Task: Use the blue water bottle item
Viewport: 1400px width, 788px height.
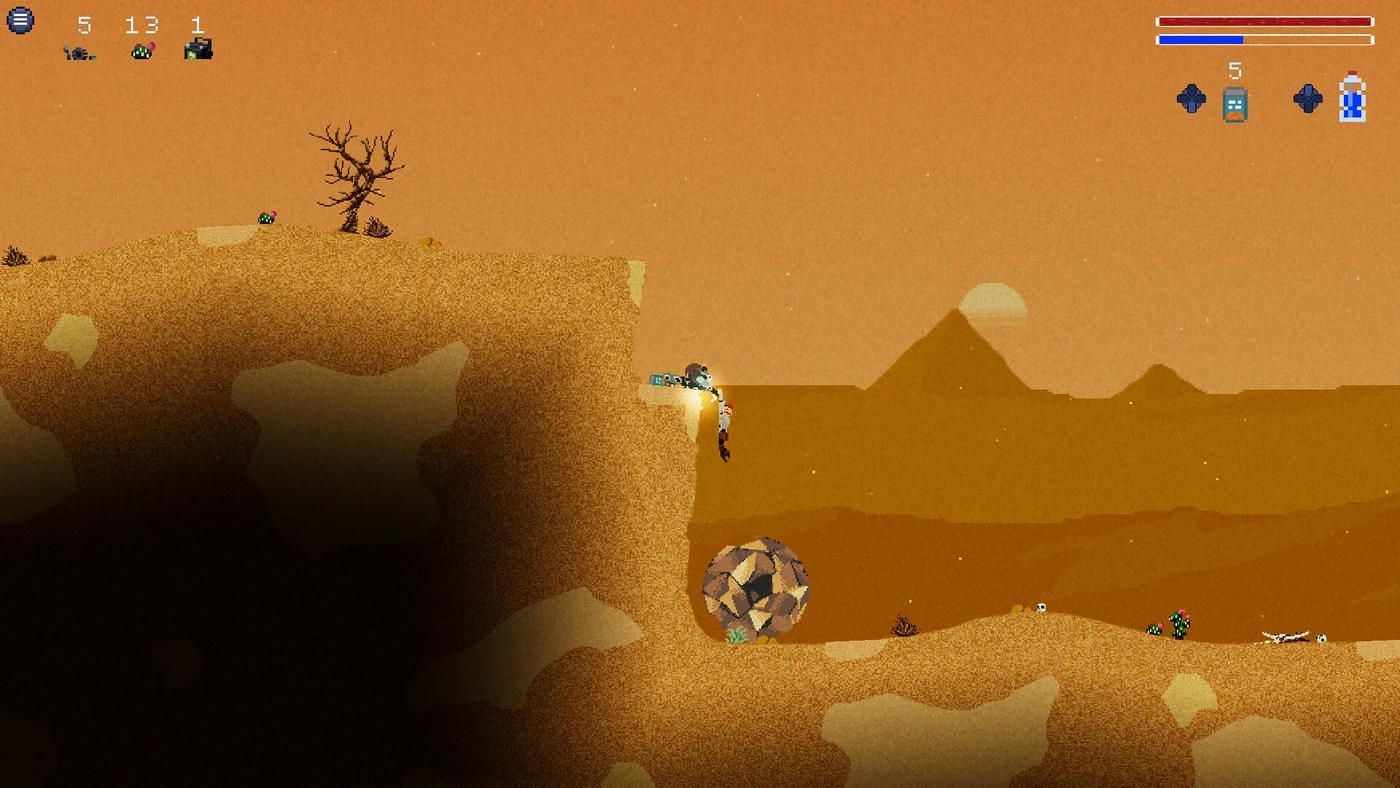Action: click(1352, 98)
